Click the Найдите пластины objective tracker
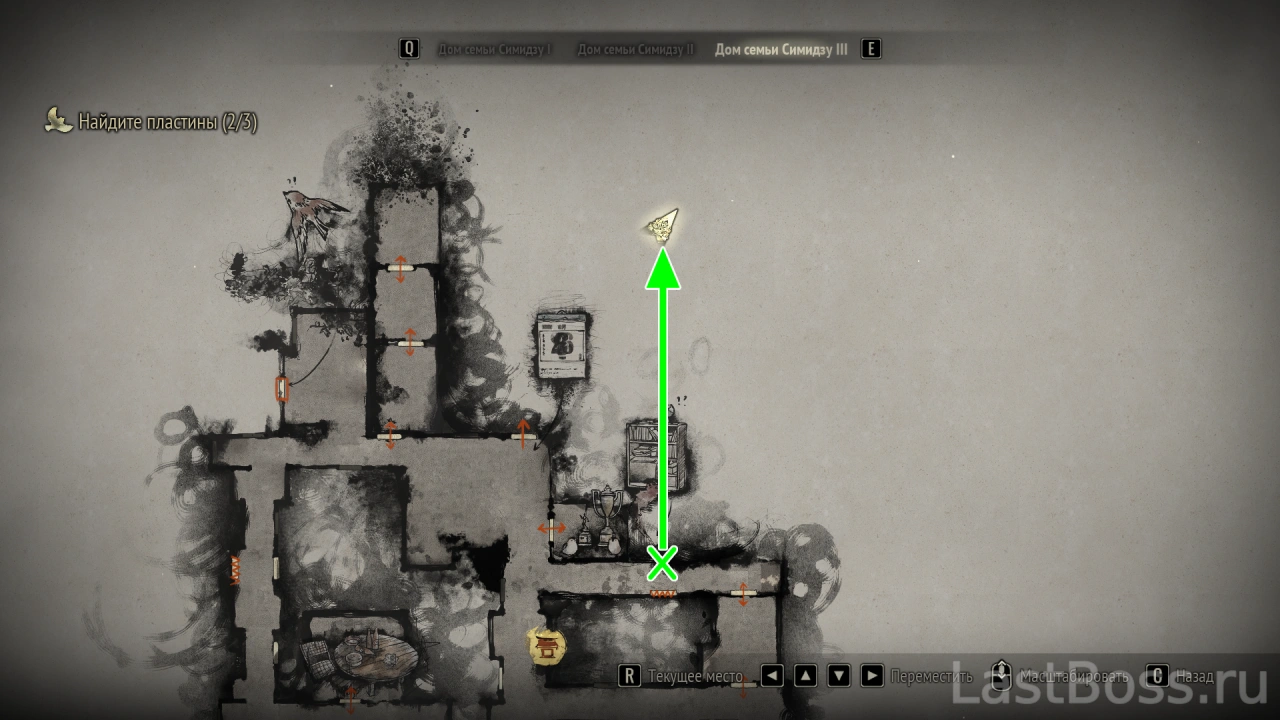 point(168,122)
